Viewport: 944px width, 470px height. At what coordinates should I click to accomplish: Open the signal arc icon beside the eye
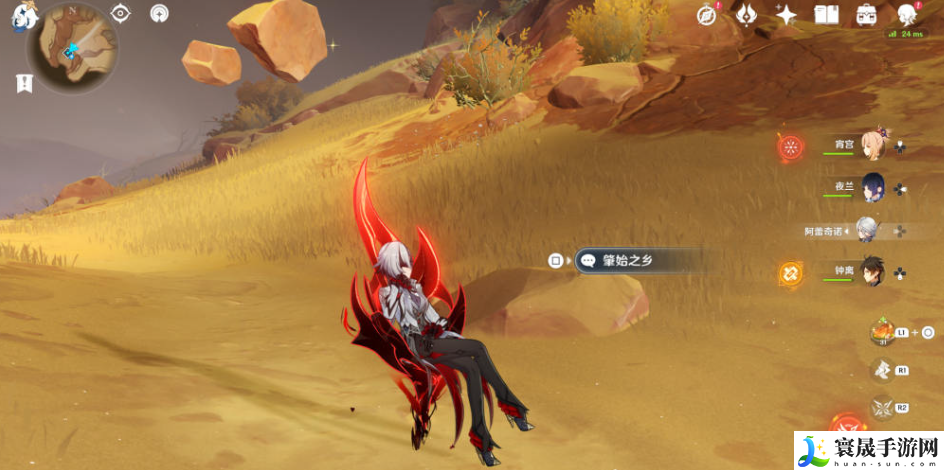(x=159, y=13)
